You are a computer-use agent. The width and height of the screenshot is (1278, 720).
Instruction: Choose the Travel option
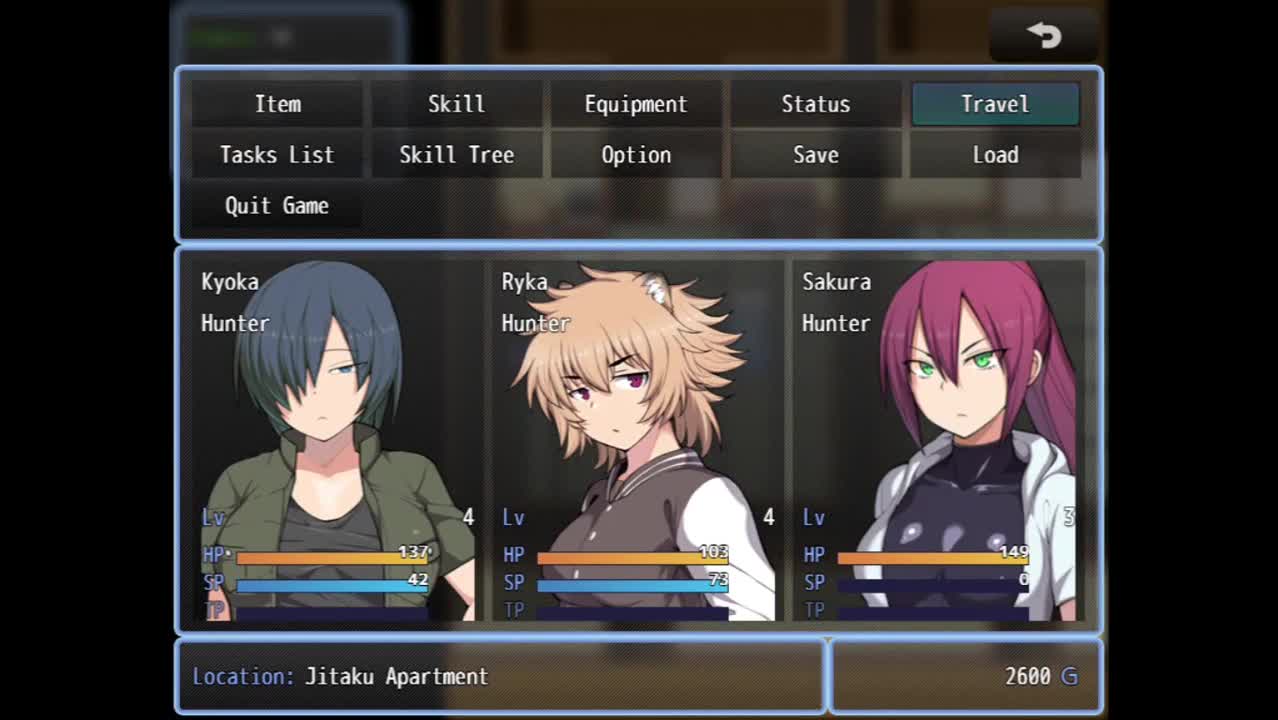(x=995, y=104)
